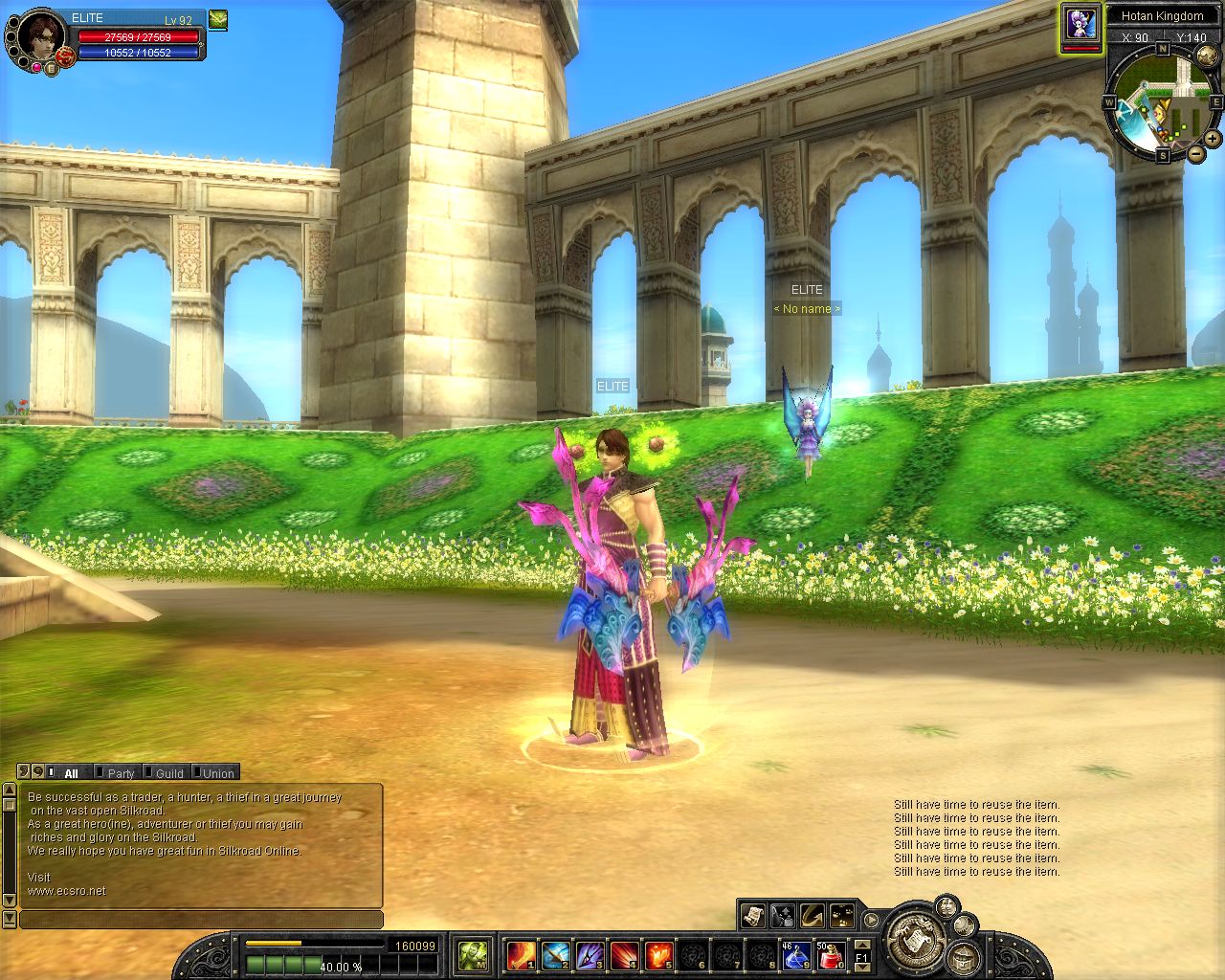Click the green active buff icon

click(x=218, y=19)
